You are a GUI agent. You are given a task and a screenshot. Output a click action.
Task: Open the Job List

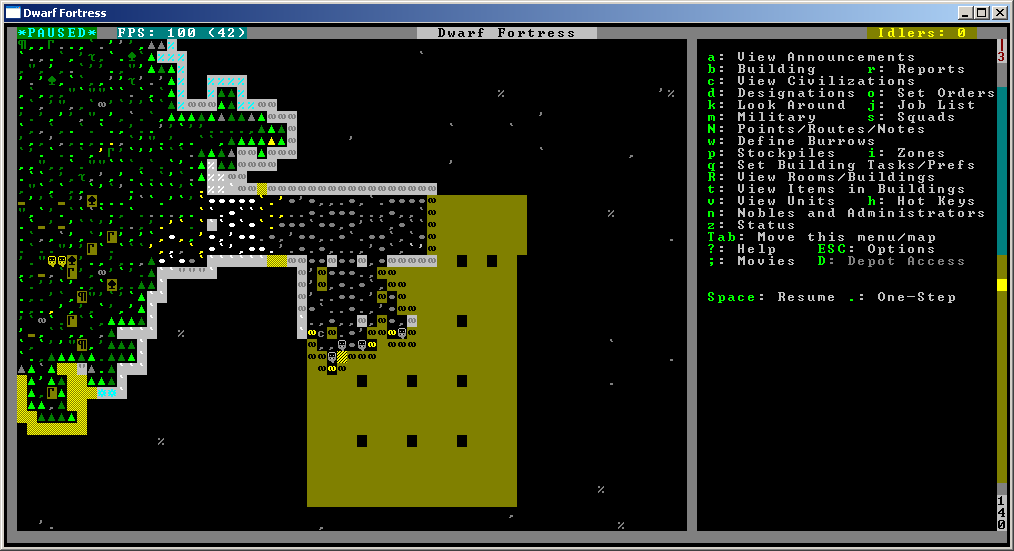(936, 105)
